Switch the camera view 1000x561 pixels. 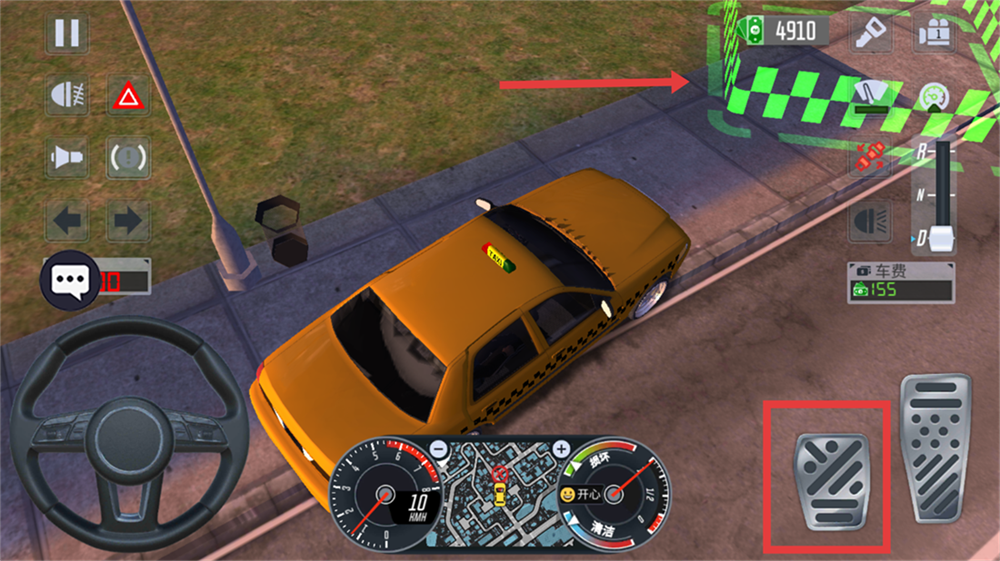point(932,34)
